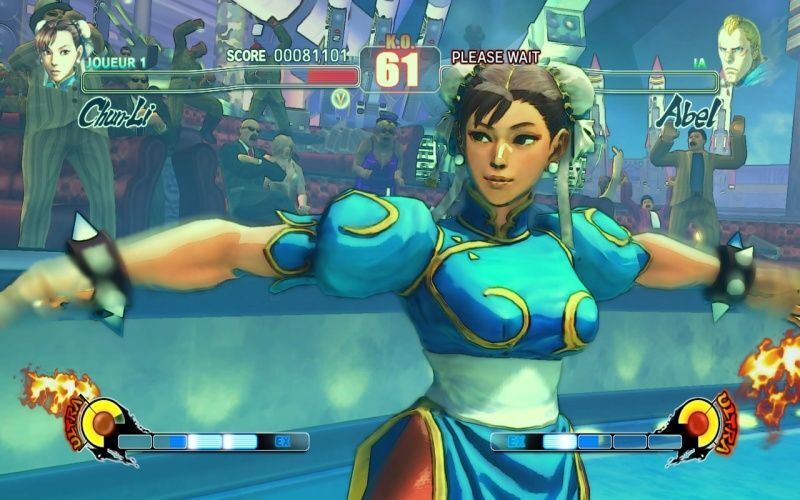Viewport: 800px width, 500px height.
Task: Select the right Ultra revenge gauge orb
Action: coord(699,419)
